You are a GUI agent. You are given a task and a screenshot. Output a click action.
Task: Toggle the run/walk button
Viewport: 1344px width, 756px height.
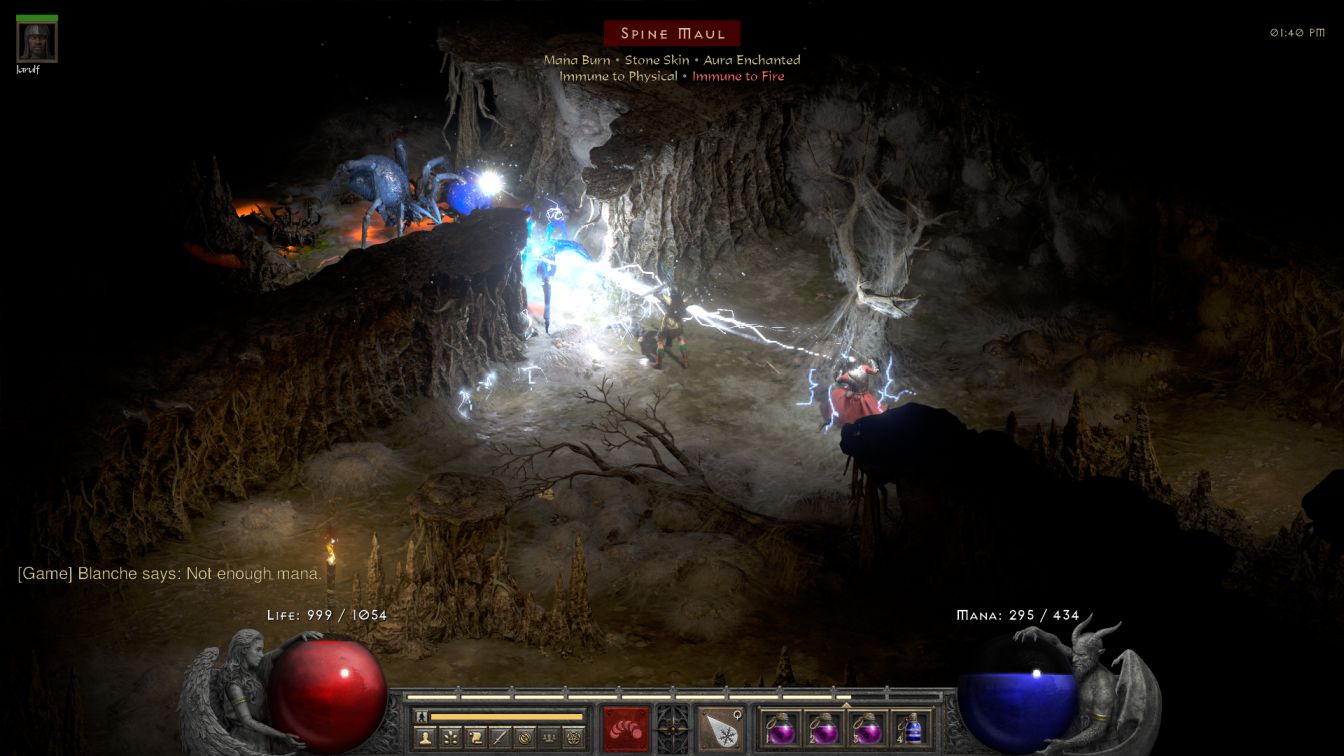coord(422,716)
